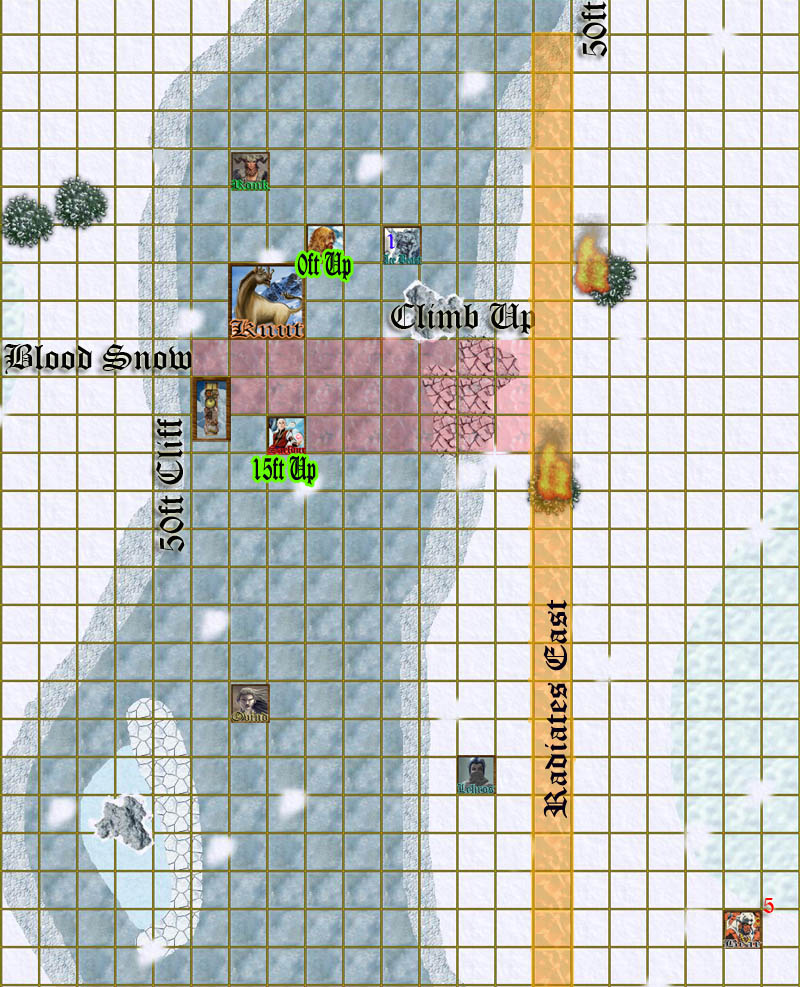Screen dimensions: 800x987
Task: Select the ice beast token numbered 1
Action: click(x=402, y=245)
